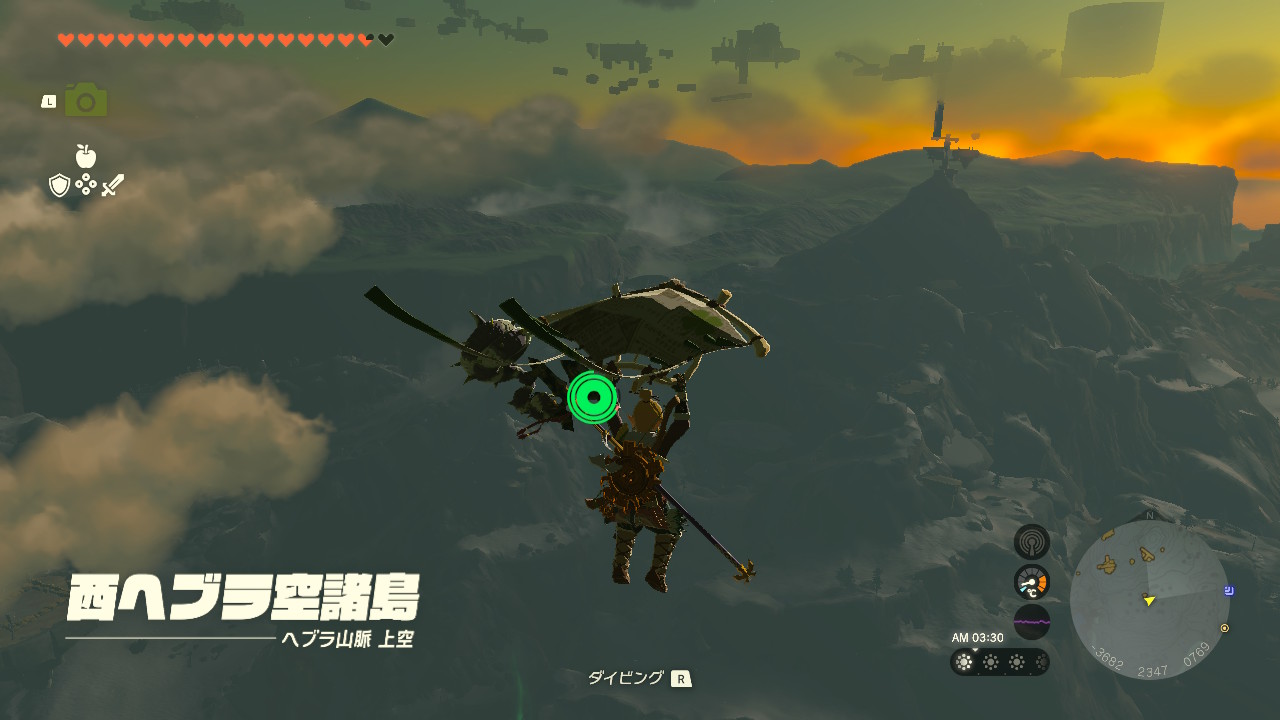Activate the sensor antenna icon
The height and width of the screenshot is (720, 1280).
[1032, 542]
